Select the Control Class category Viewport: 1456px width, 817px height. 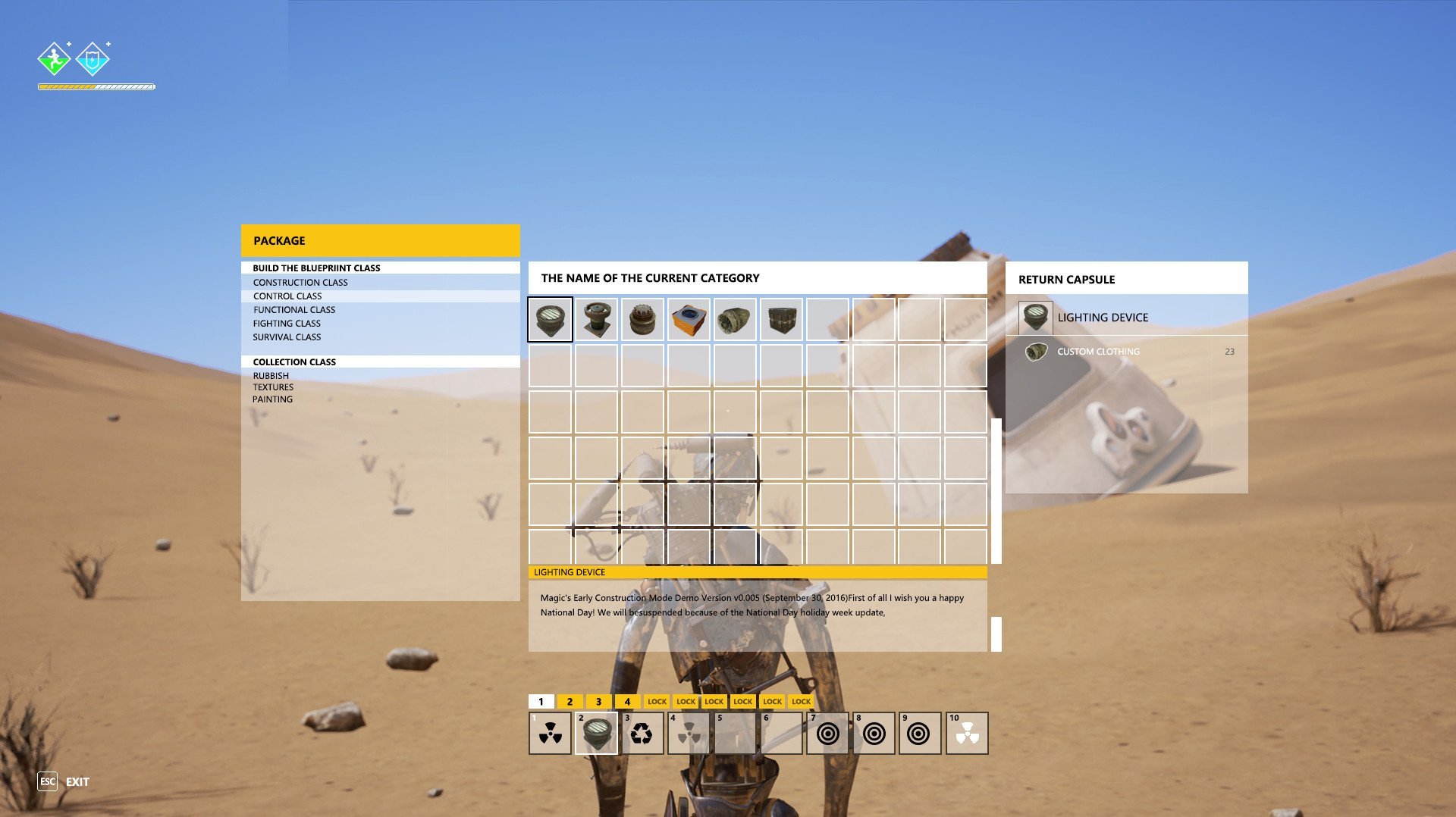coord(287,296)
